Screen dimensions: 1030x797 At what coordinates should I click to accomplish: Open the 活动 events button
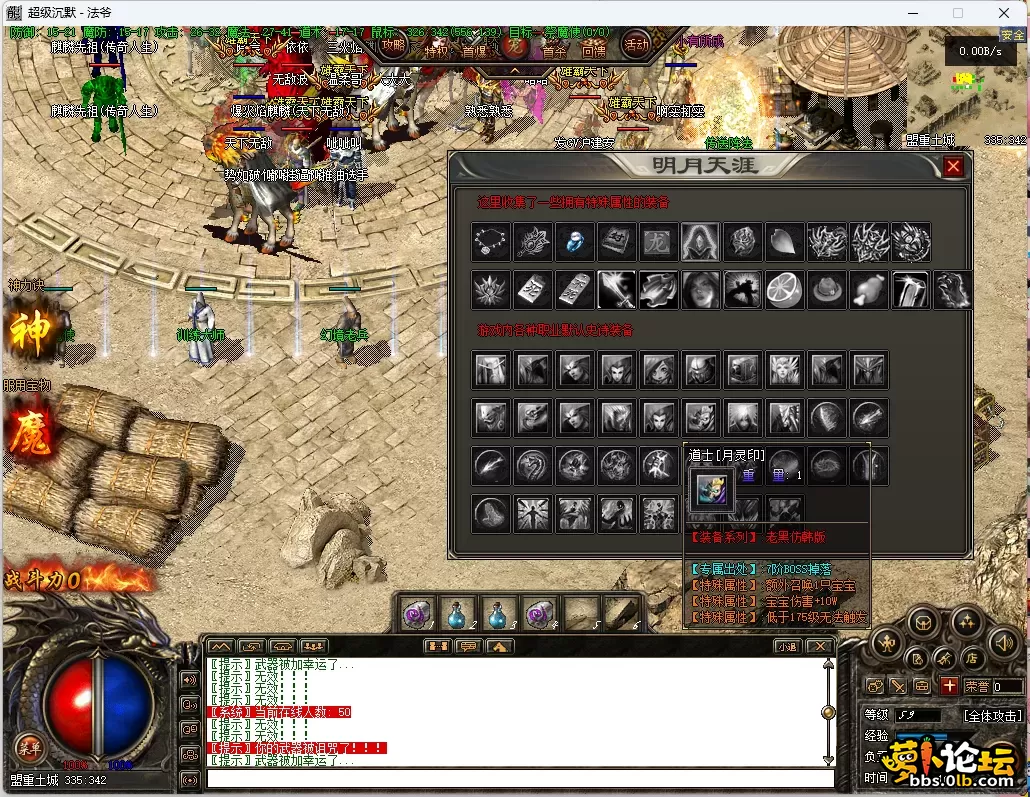636,44
